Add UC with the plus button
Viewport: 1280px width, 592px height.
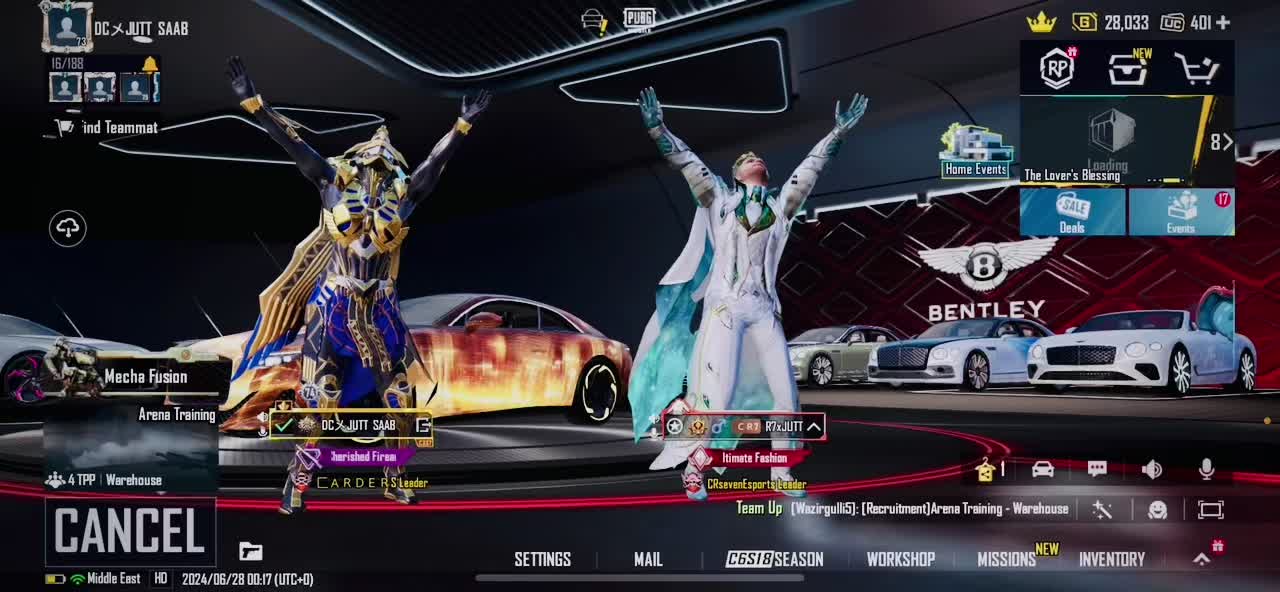coord(1223,22)
